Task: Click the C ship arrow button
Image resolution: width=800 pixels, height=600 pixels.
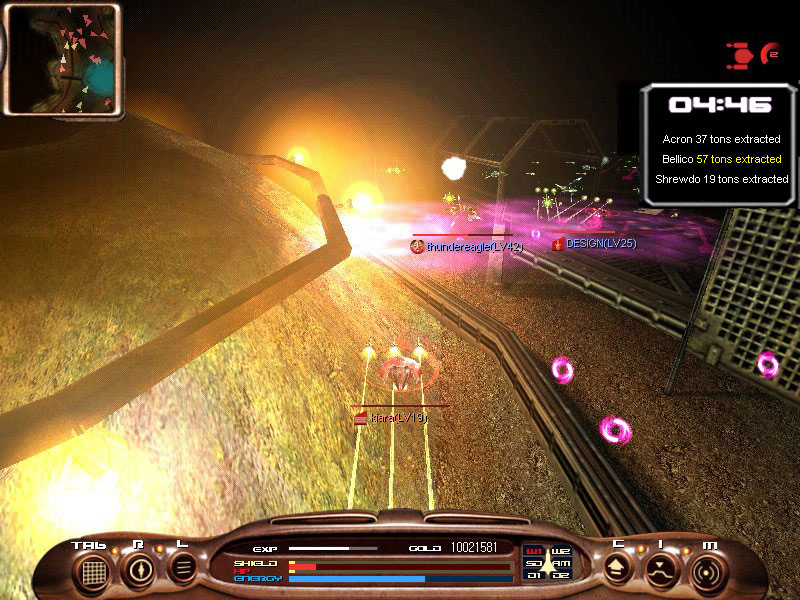Action: [x=617, y=569]
